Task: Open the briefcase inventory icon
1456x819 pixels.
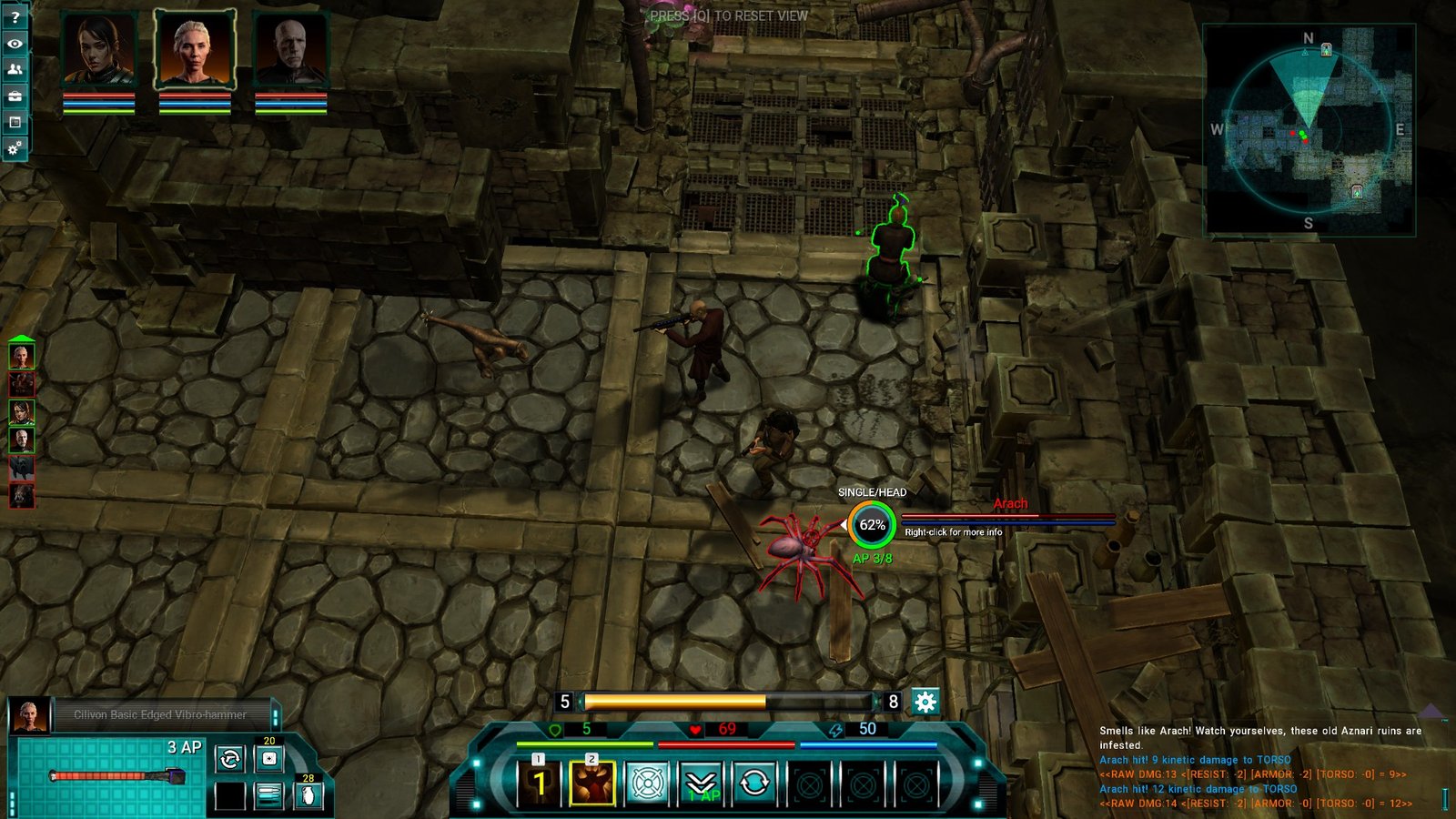Action: (15, 96)
